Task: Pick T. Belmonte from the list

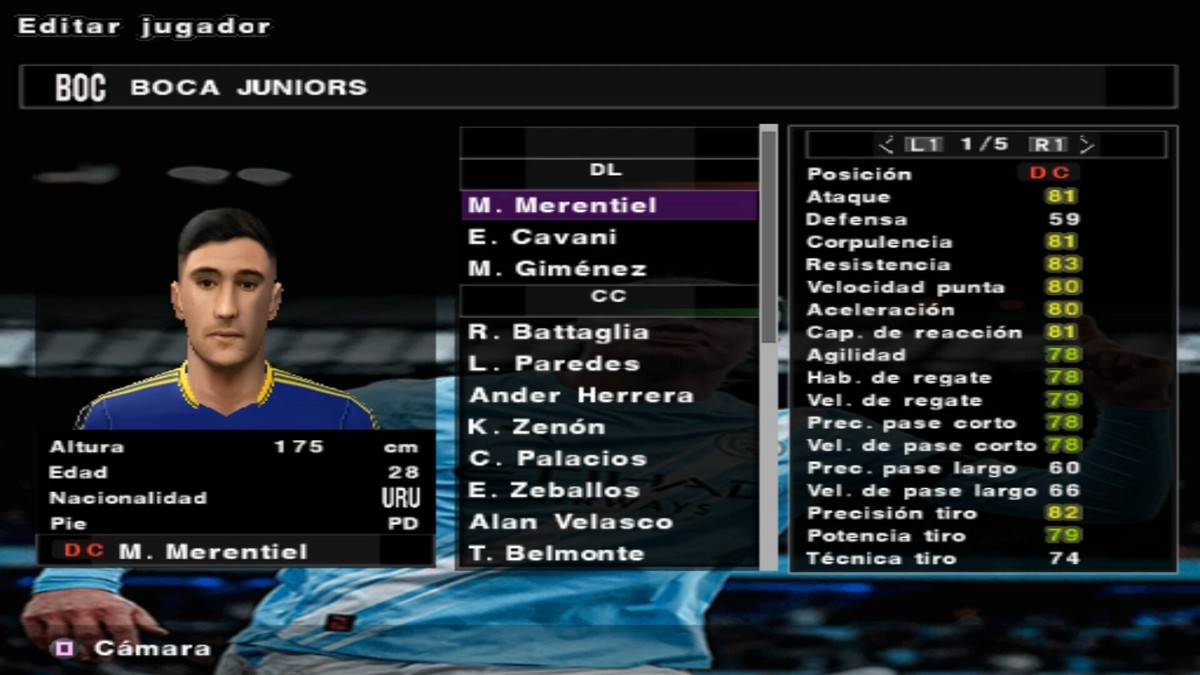Action: point(608,554)
